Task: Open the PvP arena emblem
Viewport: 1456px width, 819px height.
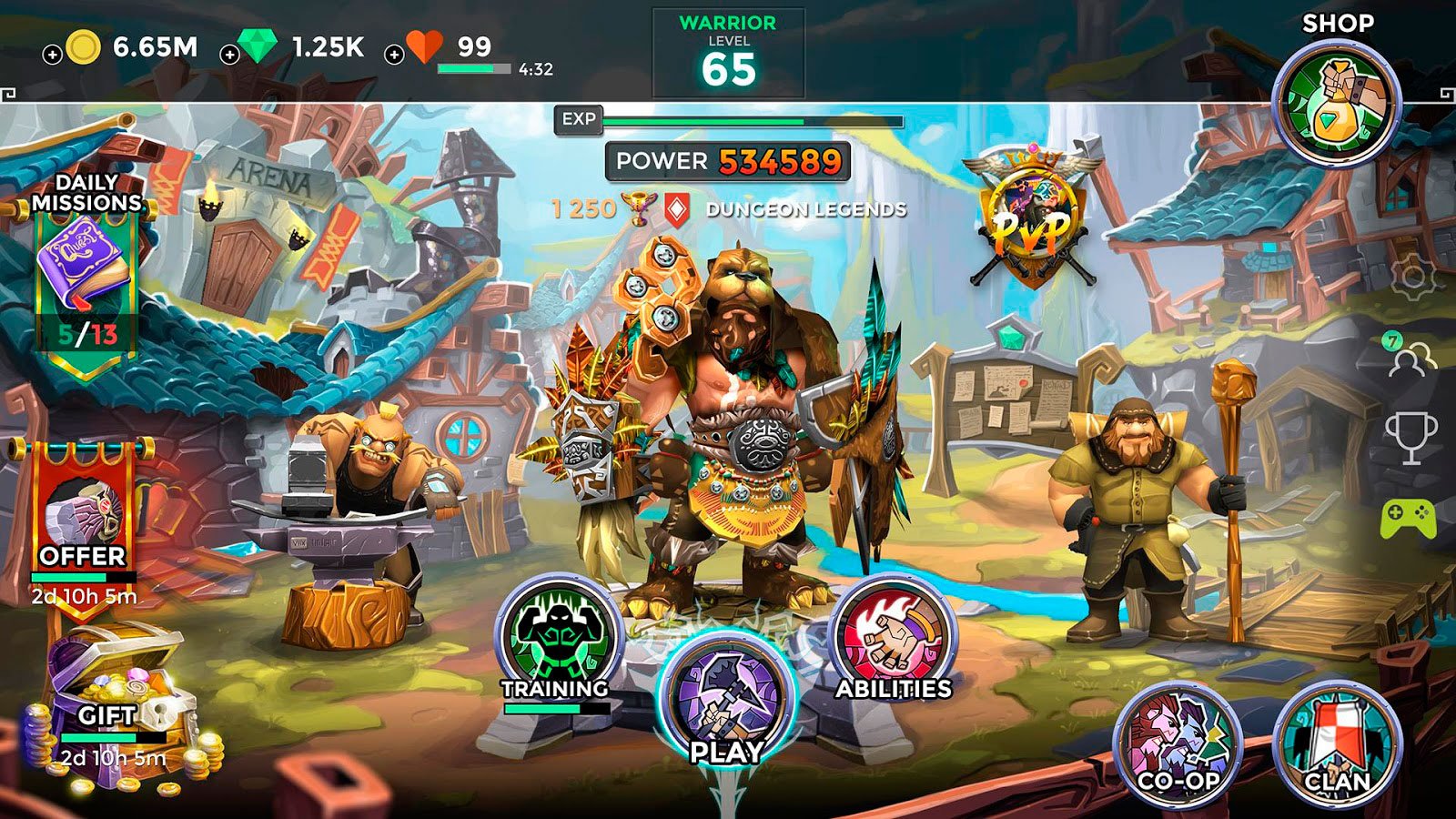Action: click(1031, 218)
